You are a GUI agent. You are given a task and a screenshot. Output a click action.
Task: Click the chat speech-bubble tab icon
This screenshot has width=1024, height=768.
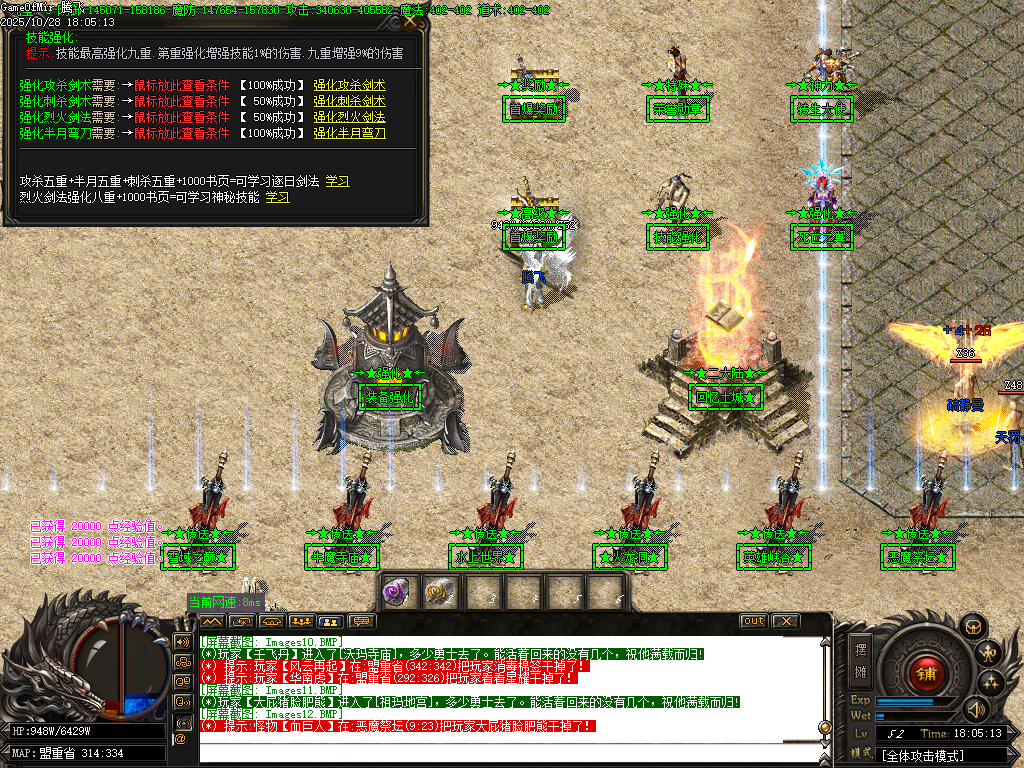point(360,621)
